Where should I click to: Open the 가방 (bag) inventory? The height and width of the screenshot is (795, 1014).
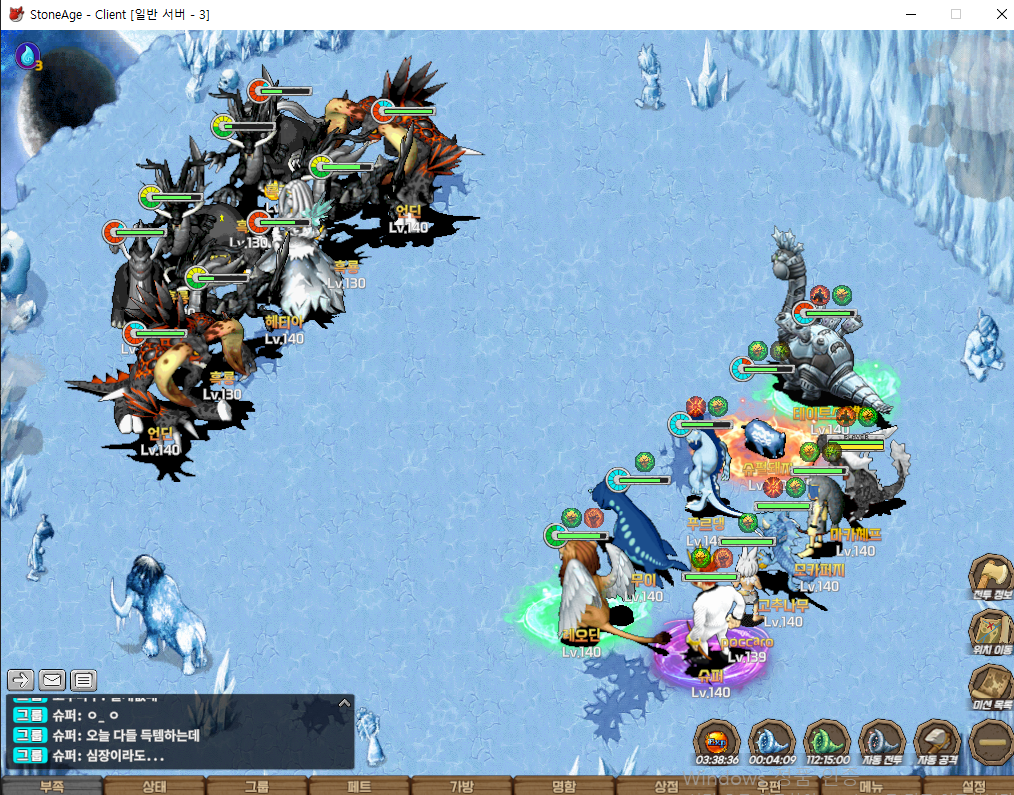[x=462, y=786]
